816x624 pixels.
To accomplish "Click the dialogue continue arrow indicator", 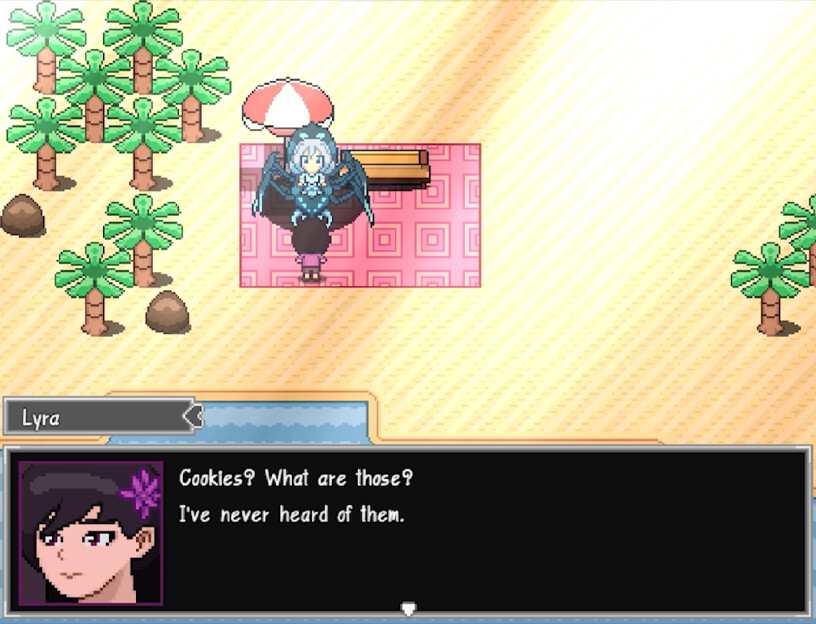I will point(407,608).
